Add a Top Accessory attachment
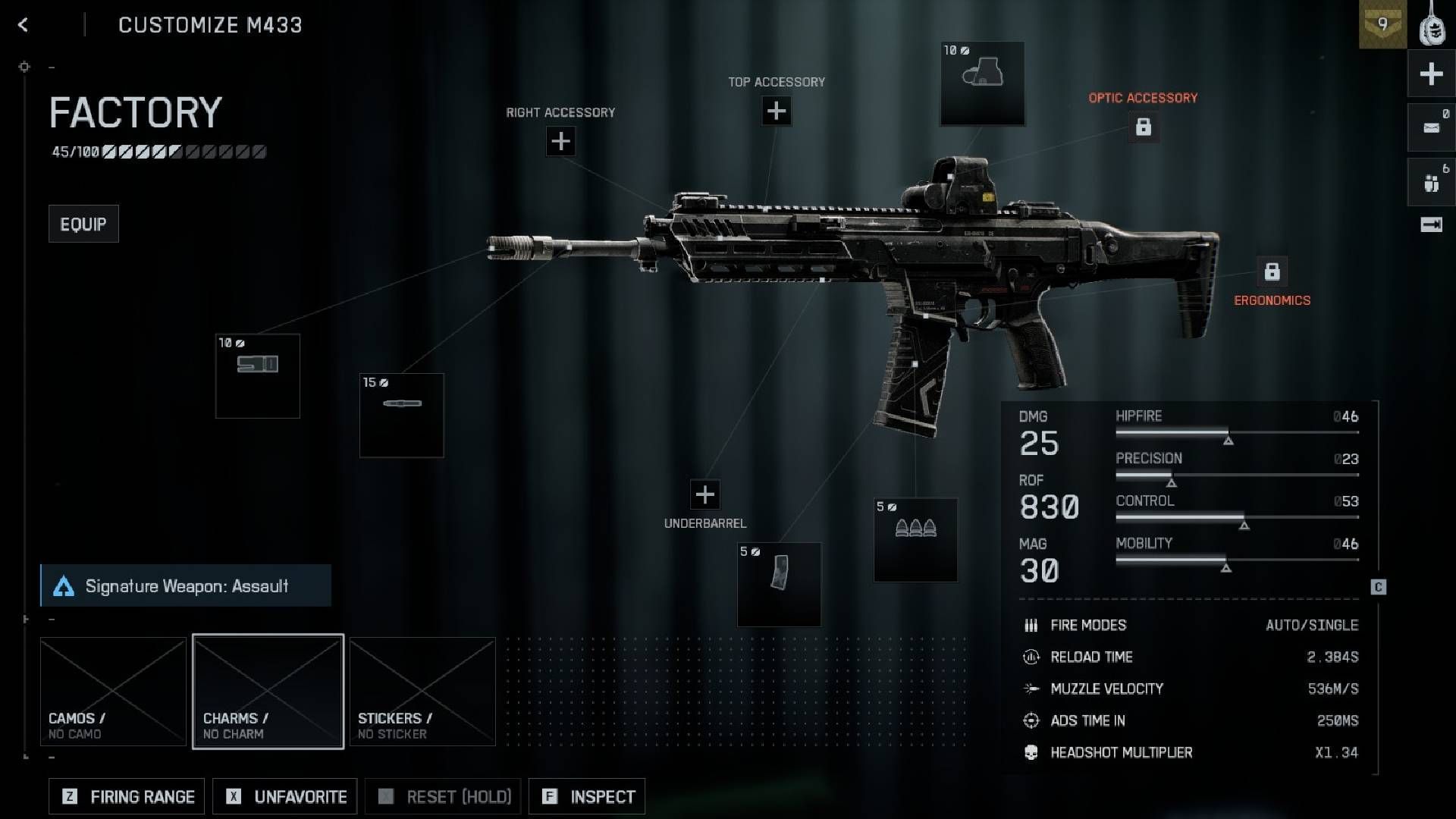The height and width of the screenshot is (819, 1456). pos(776,111)
